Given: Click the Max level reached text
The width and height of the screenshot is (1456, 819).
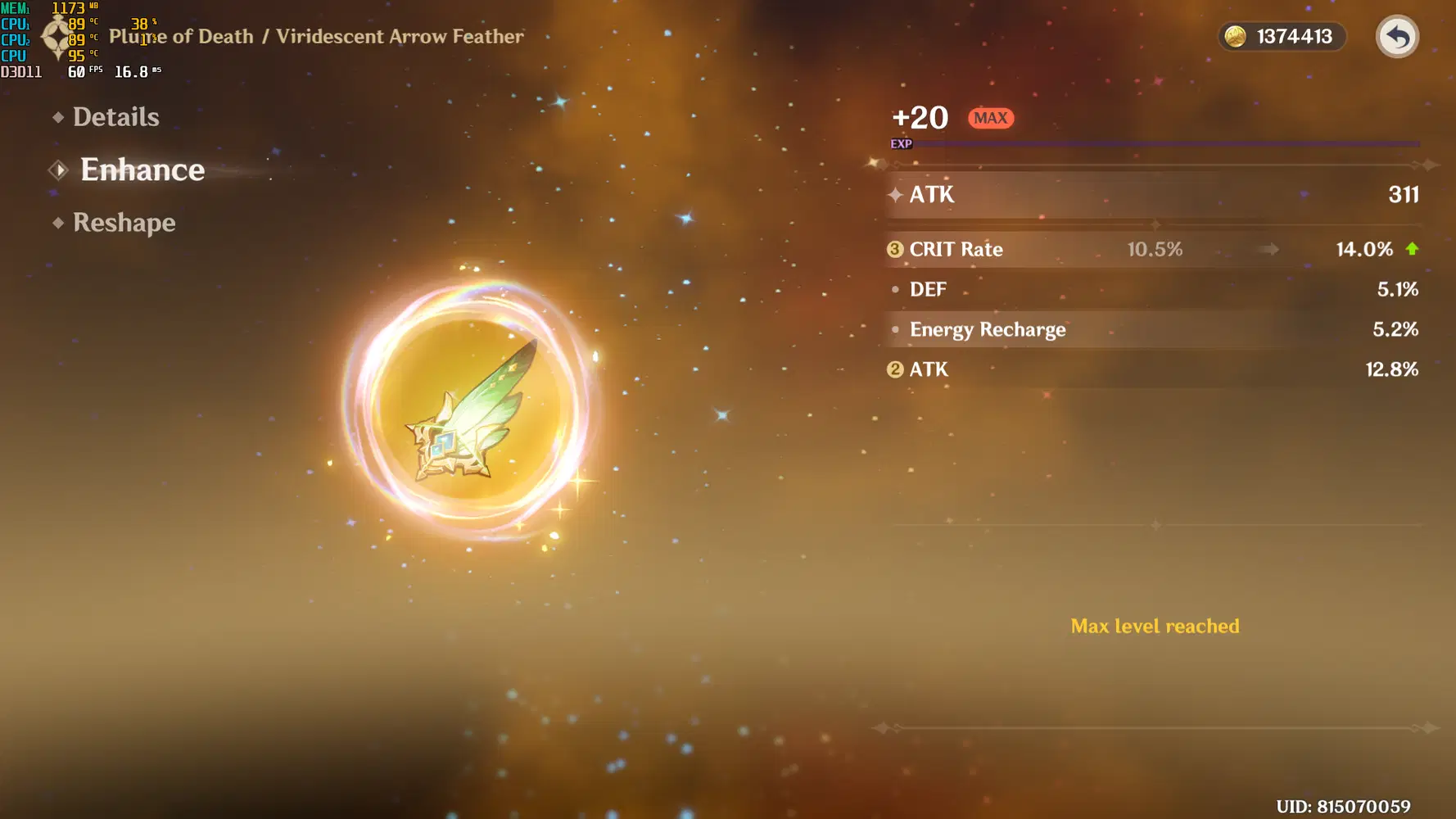Looking at the screenshot, I should [x=1155, y=626].
